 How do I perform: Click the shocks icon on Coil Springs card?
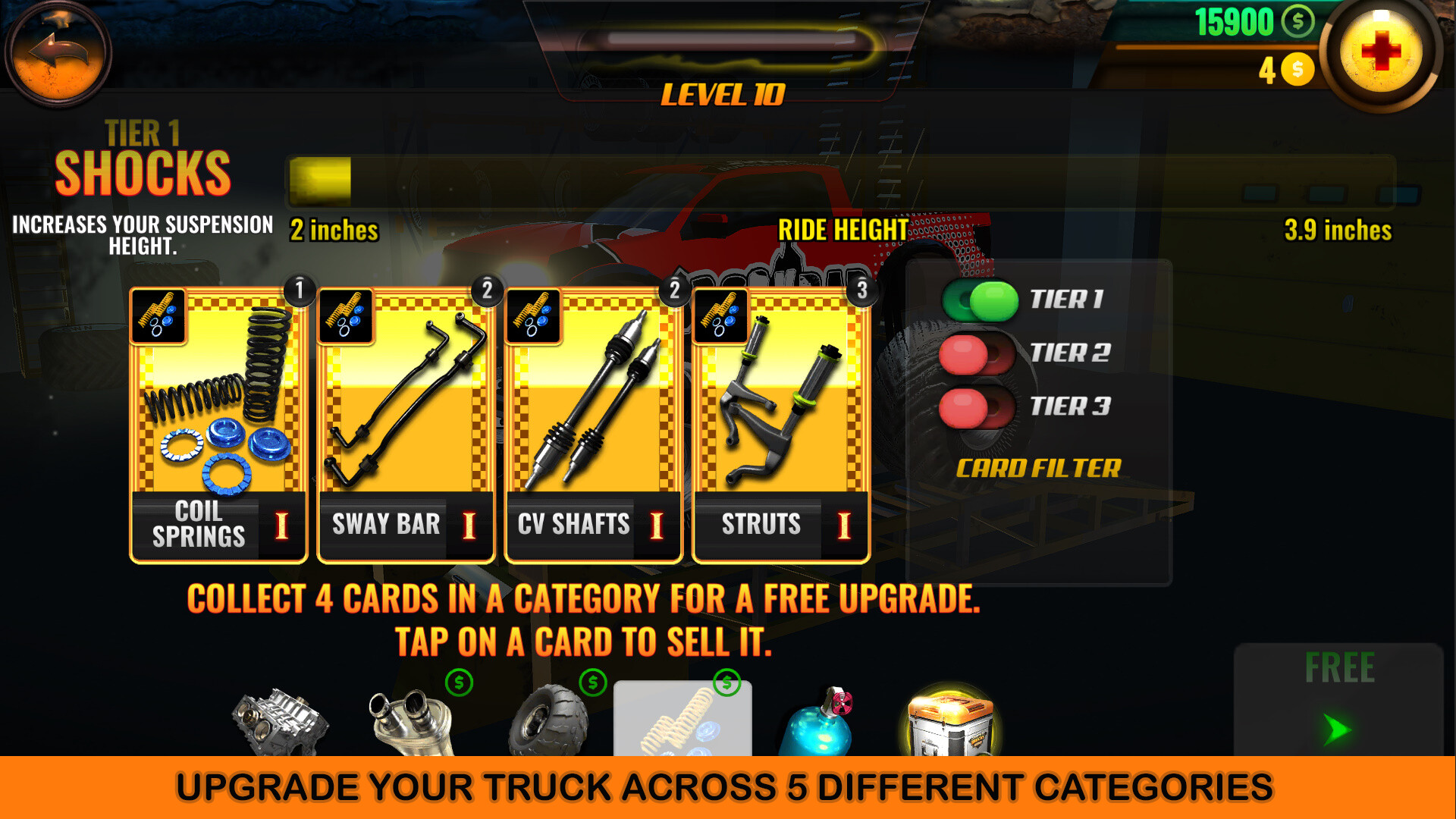click(x=159, y=316)
